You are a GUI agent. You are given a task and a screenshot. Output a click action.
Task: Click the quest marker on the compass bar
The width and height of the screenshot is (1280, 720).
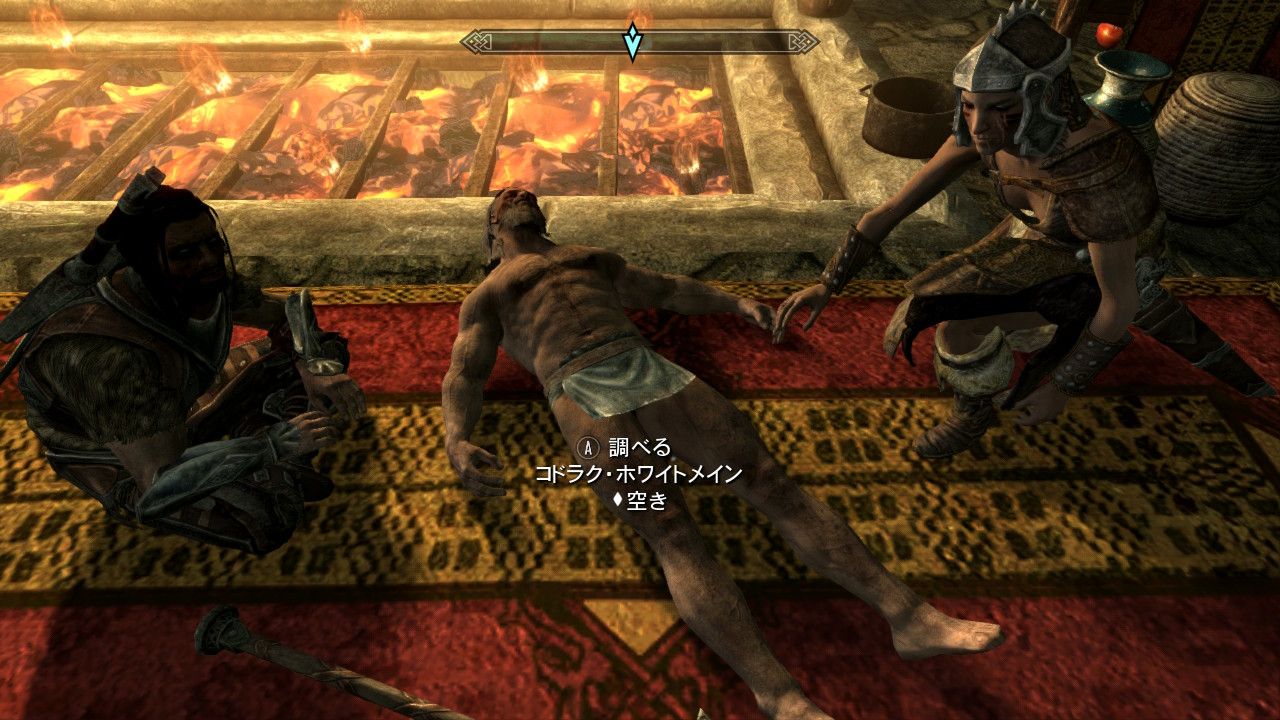point(633,42)
